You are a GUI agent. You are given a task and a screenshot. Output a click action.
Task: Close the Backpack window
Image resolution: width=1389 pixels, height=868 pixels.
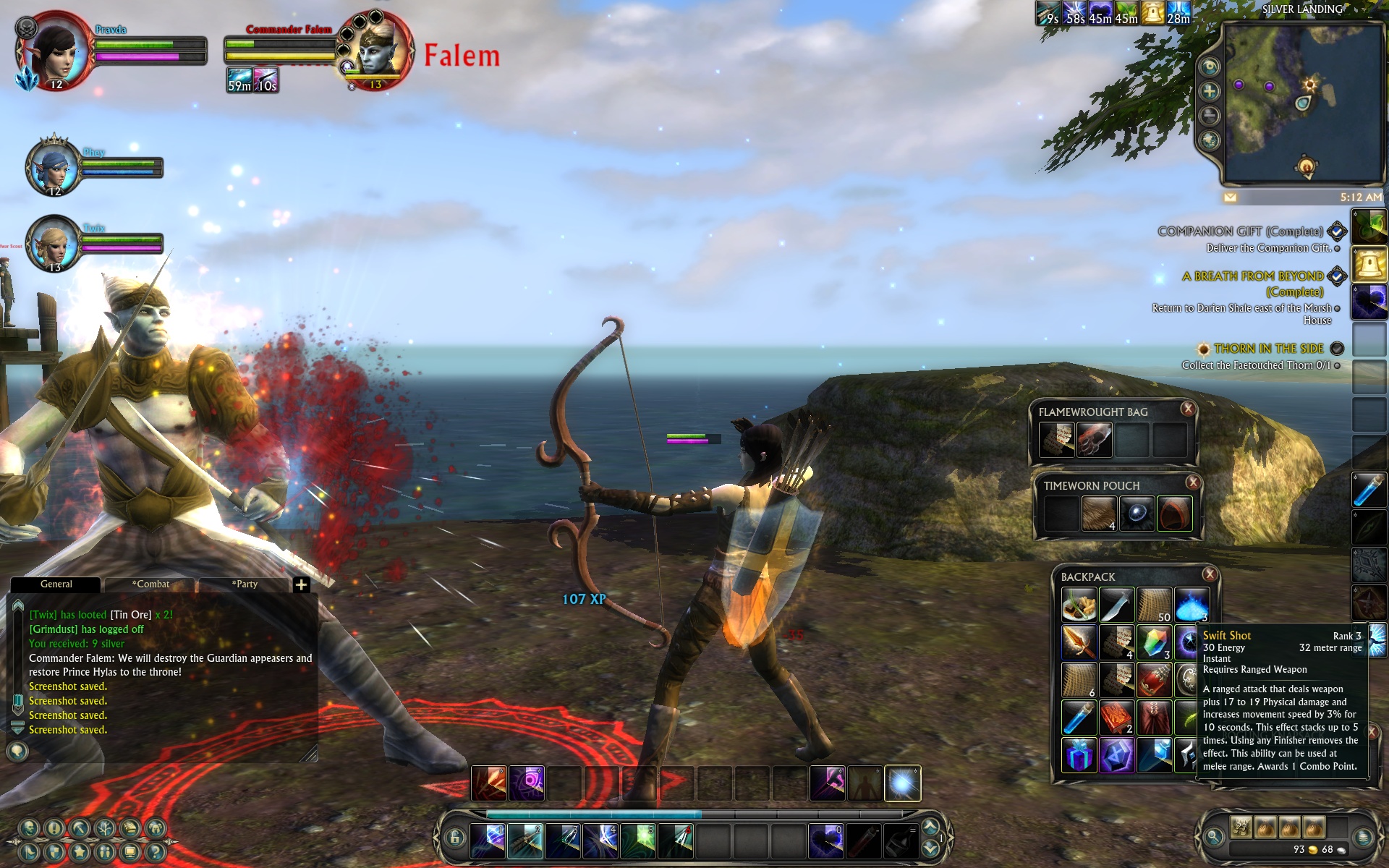point(1209,574)
